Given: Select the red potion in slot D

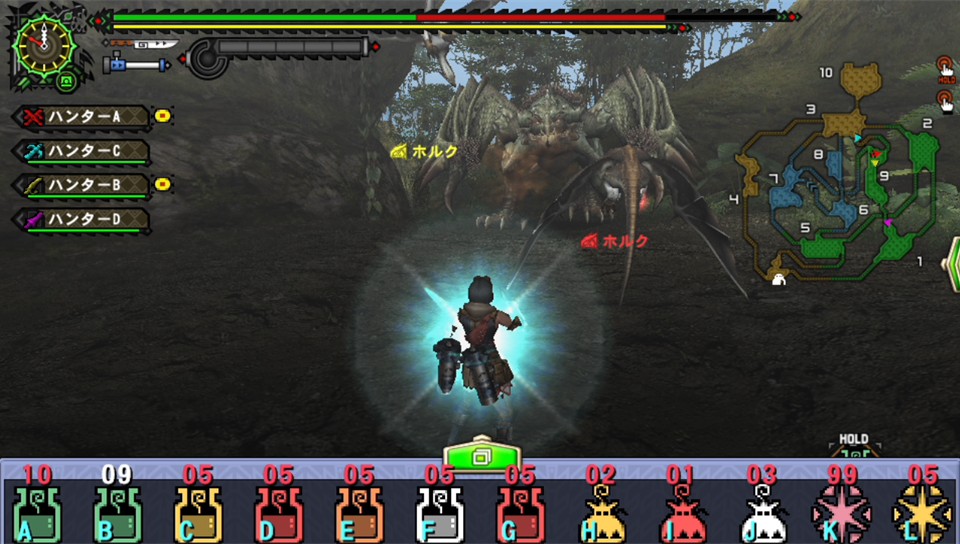Looking at the screenshot, I should (278, 514).
